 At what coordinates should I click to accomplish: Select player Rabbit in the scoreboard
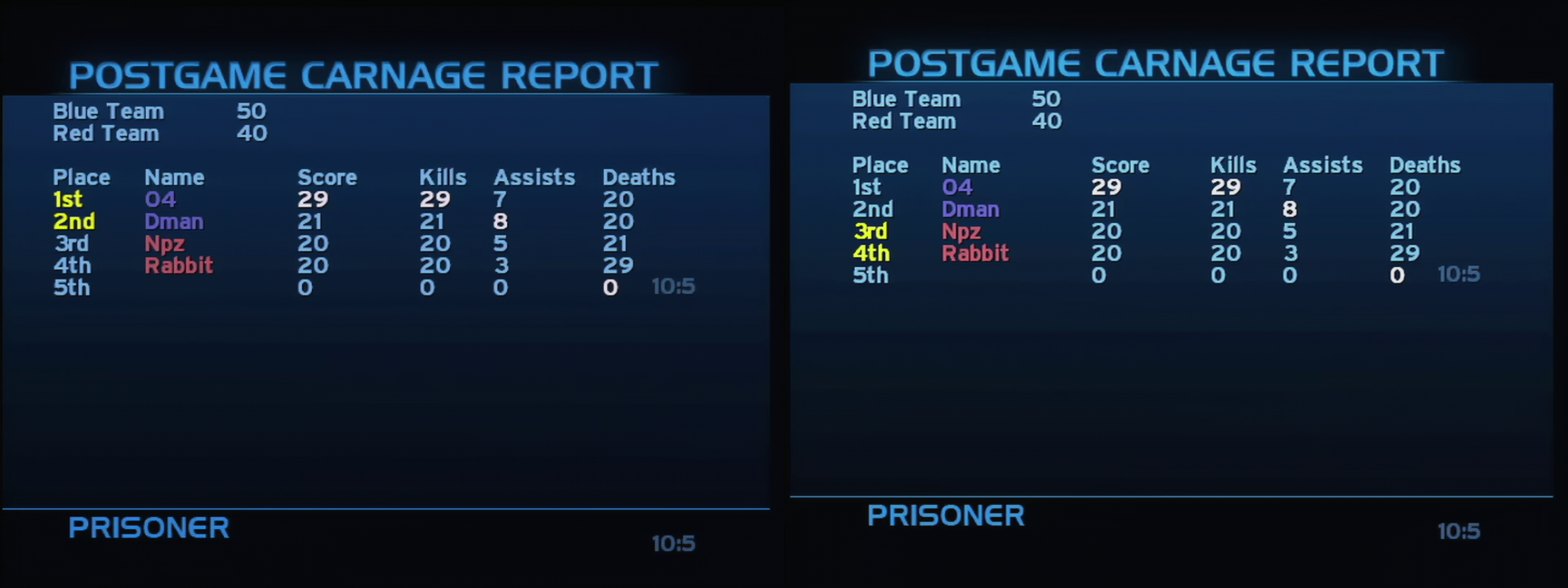pos(179,265)
